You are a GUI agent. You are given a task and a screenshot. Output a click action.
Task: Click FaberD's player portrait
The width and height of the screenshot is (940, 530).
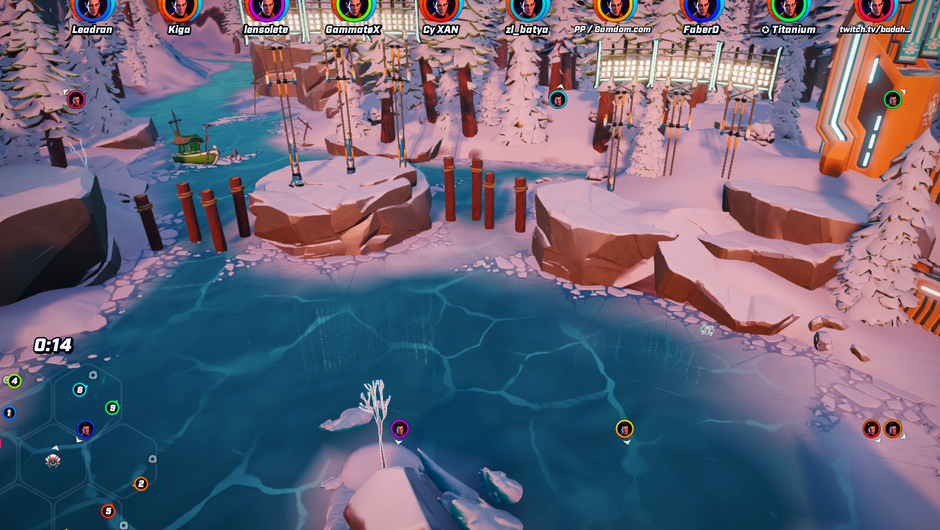[x=701, y=9]
